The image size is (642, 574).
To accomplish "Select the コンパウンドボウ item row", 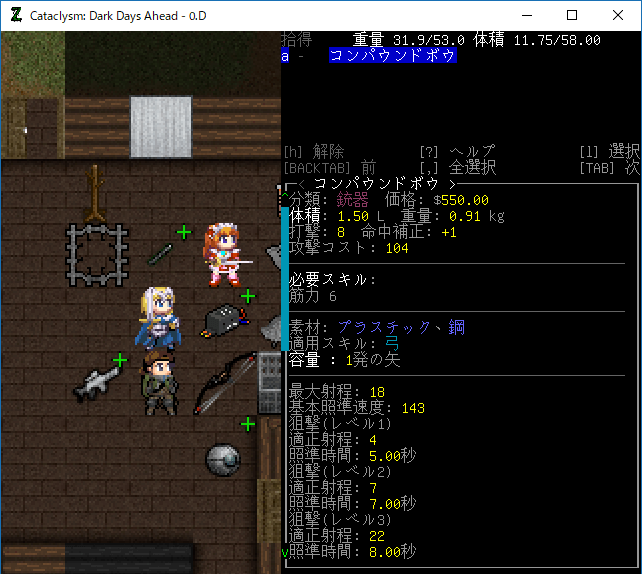I will (393, 57).
